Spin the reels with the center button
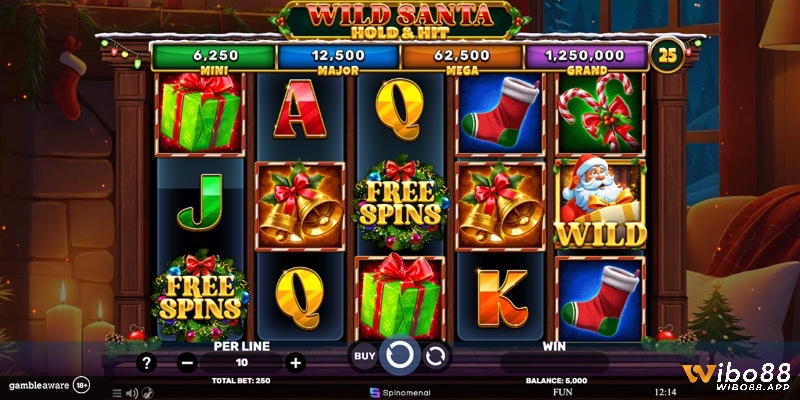Image resolution: width=800 pixels, height=400 pixels. click(x=400, y=355)
